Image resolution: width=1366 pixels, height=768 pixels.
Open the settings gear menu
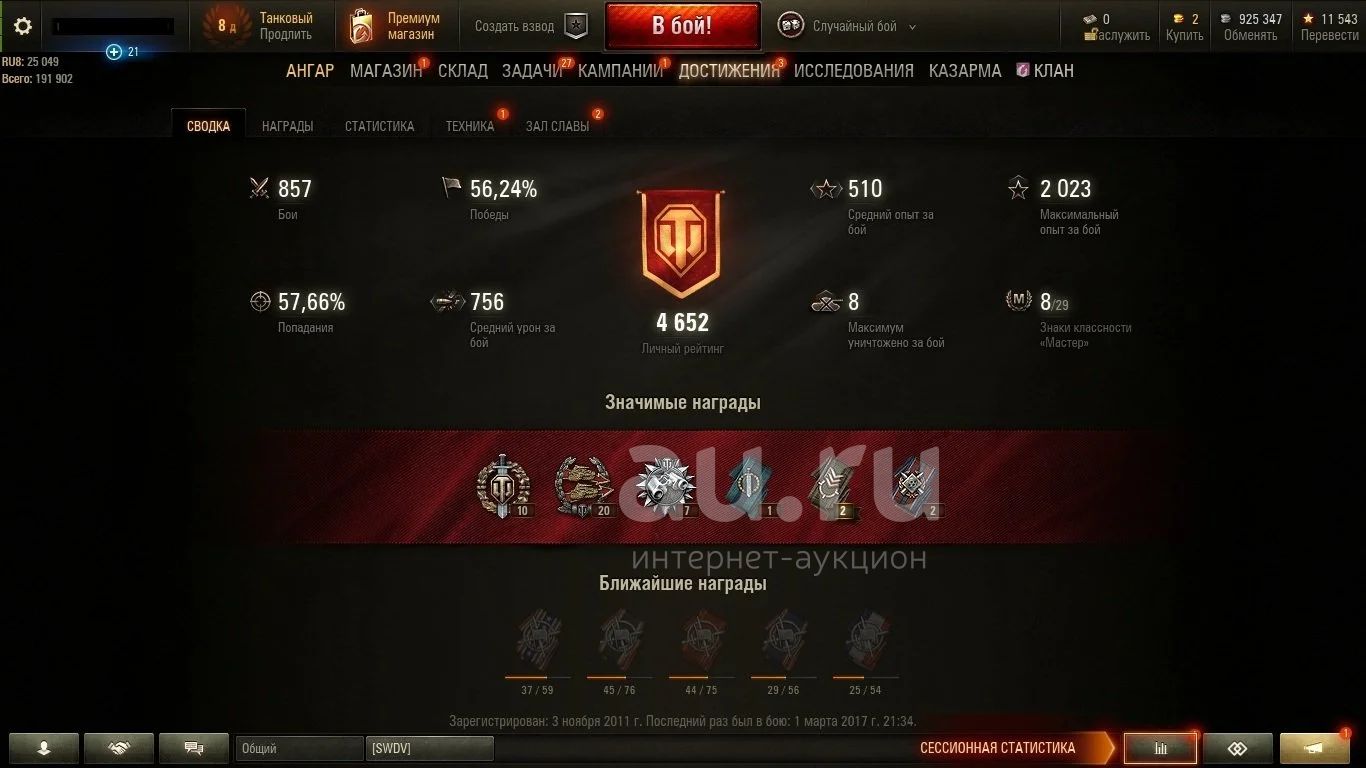coord(22,26)
